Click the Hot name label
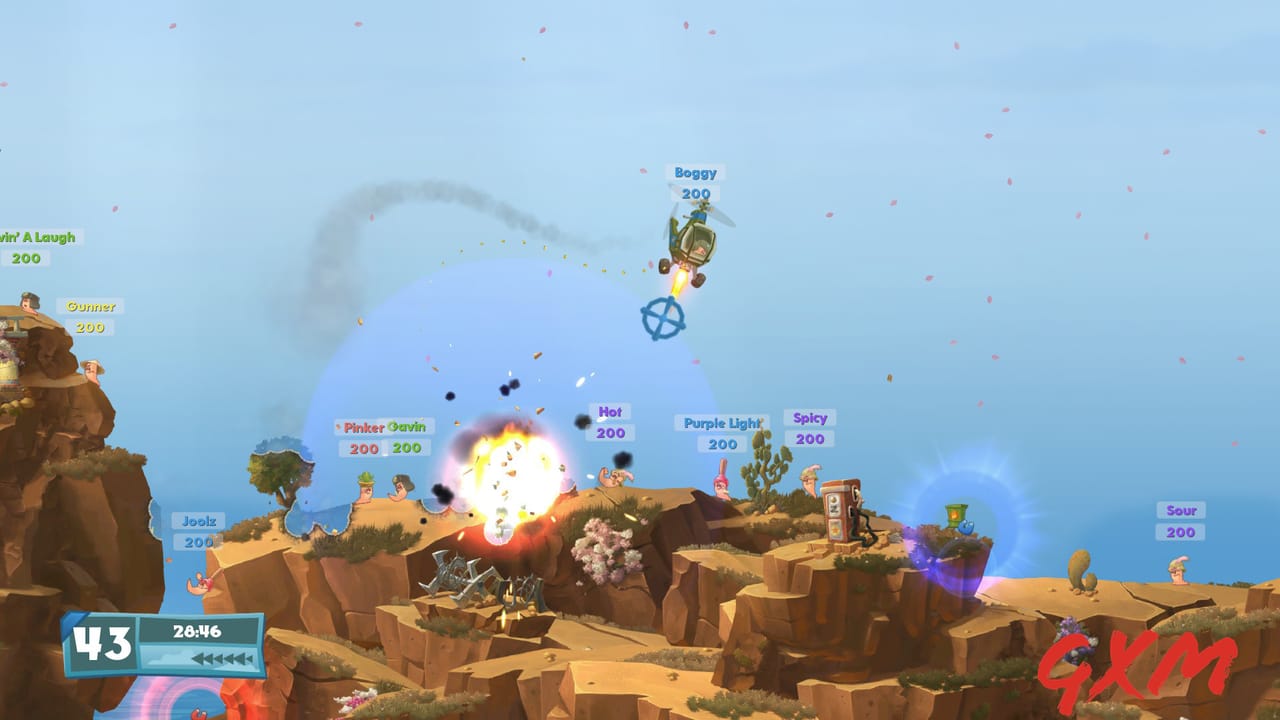The image size is (1280, 720). pyautogui.click(x=611, y=411)
